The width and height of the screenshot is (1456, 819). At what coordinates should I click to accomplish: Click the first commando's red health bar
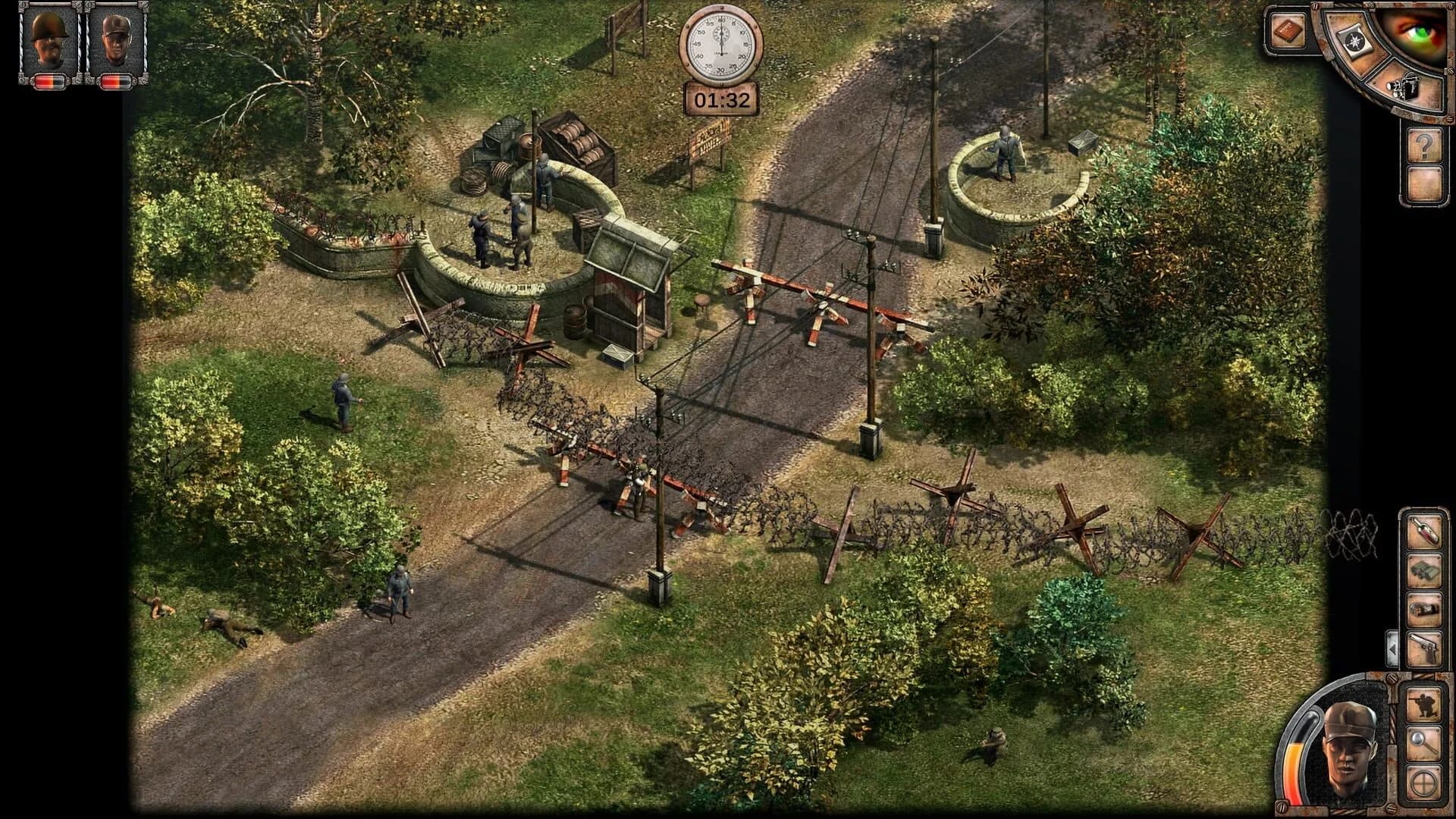[48, 80]
